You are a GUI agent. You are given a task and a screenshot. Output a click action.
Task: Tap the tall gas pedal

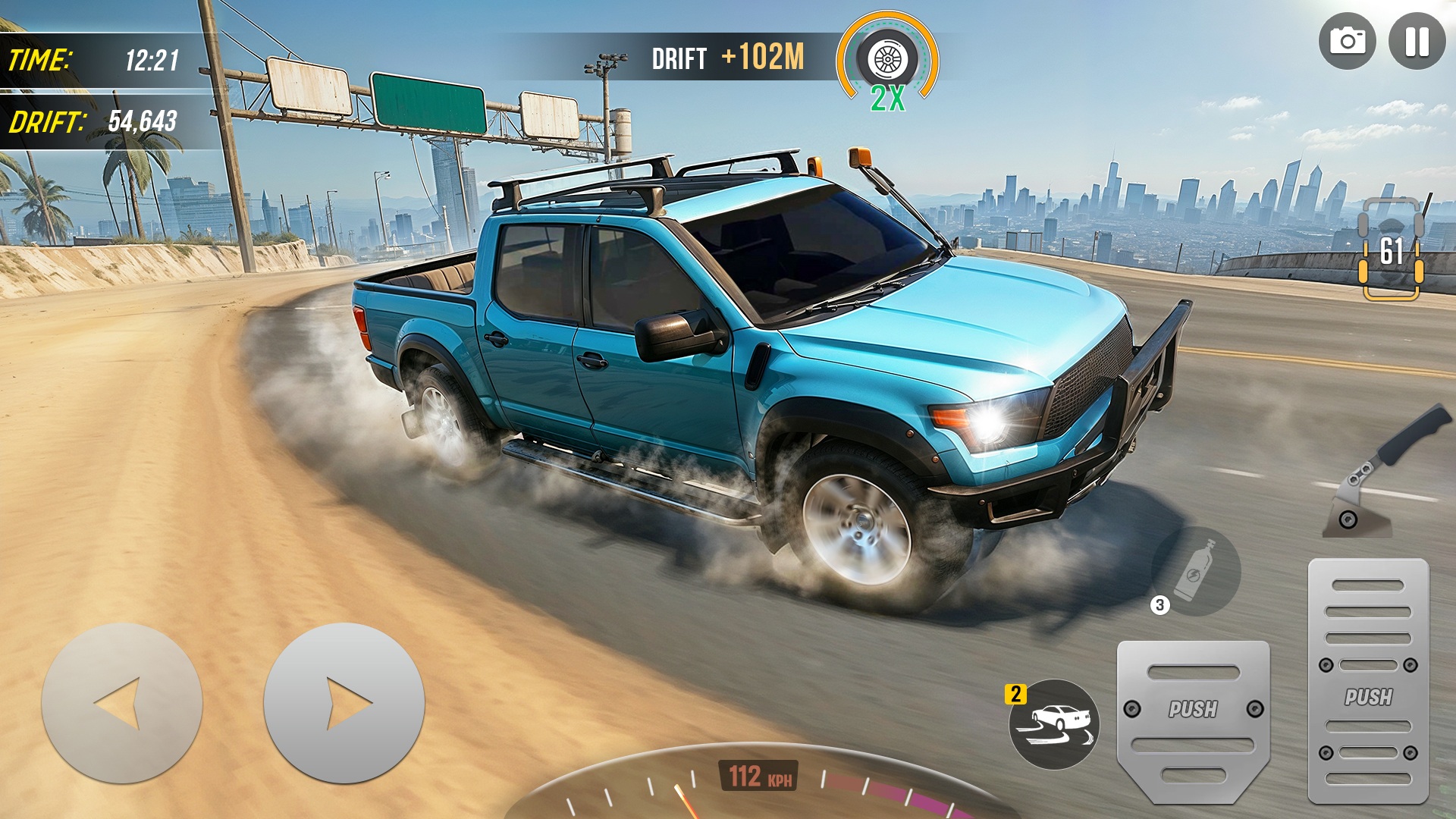point(1368,681)
